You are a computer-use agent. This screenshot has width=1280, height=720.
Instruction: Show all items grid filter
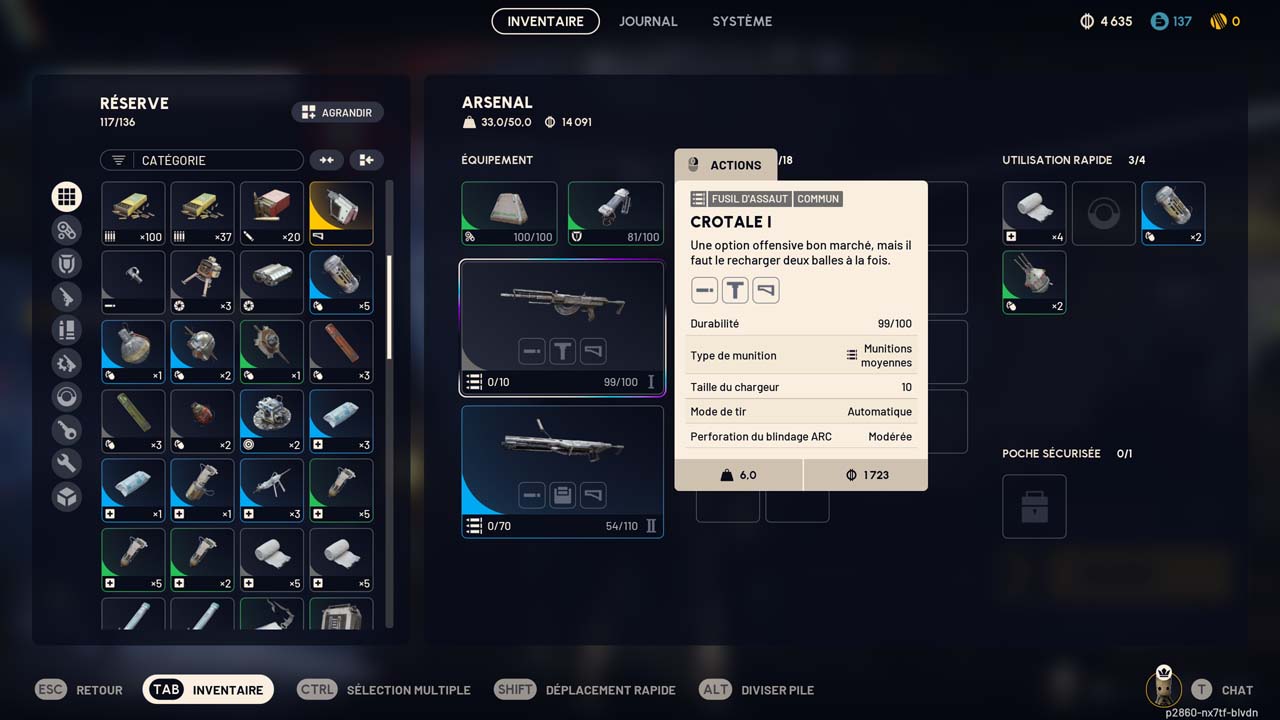[x=67, y=197]
